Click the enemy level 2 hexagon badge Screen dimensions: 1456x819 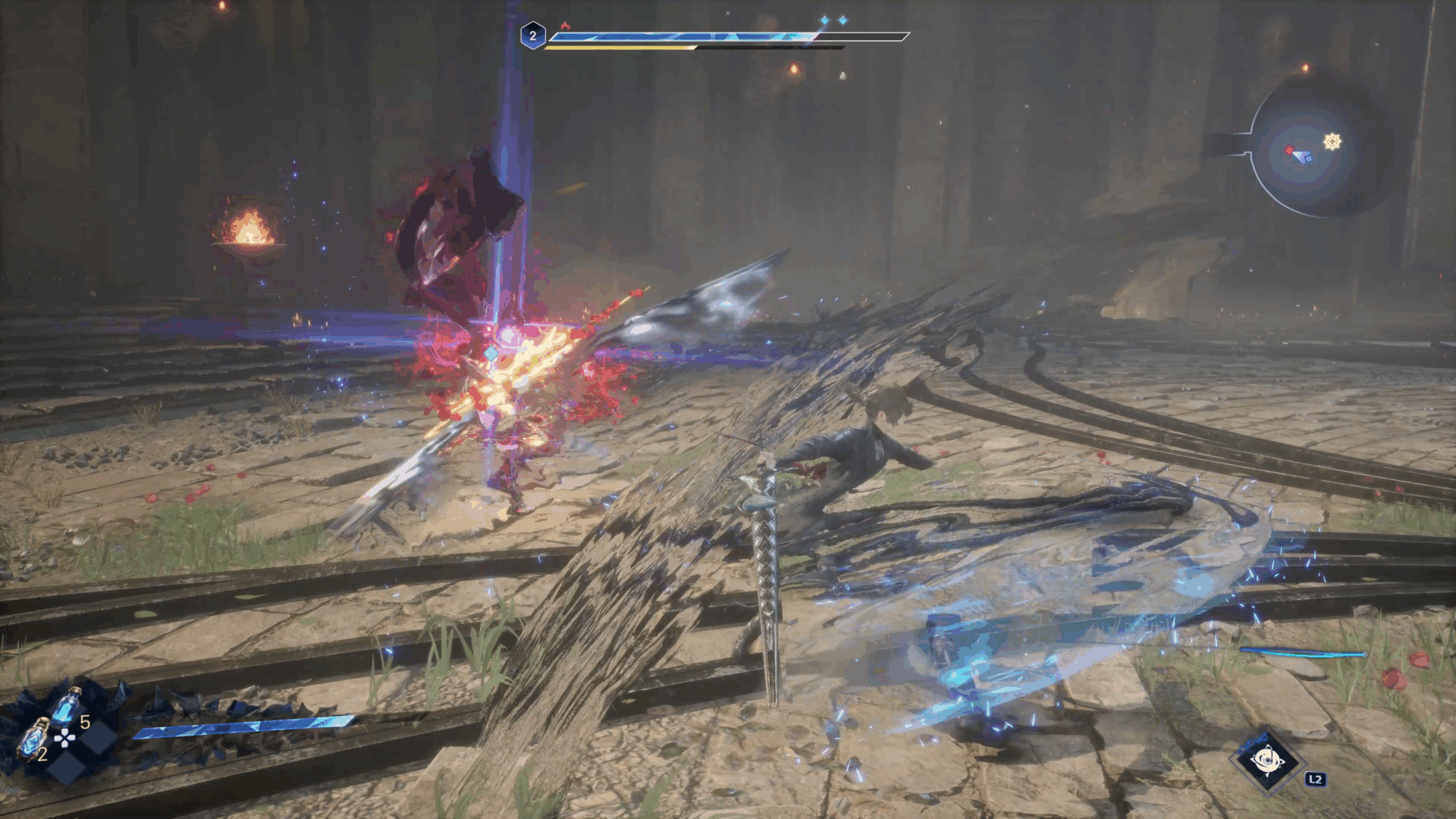tap(532, 36)
